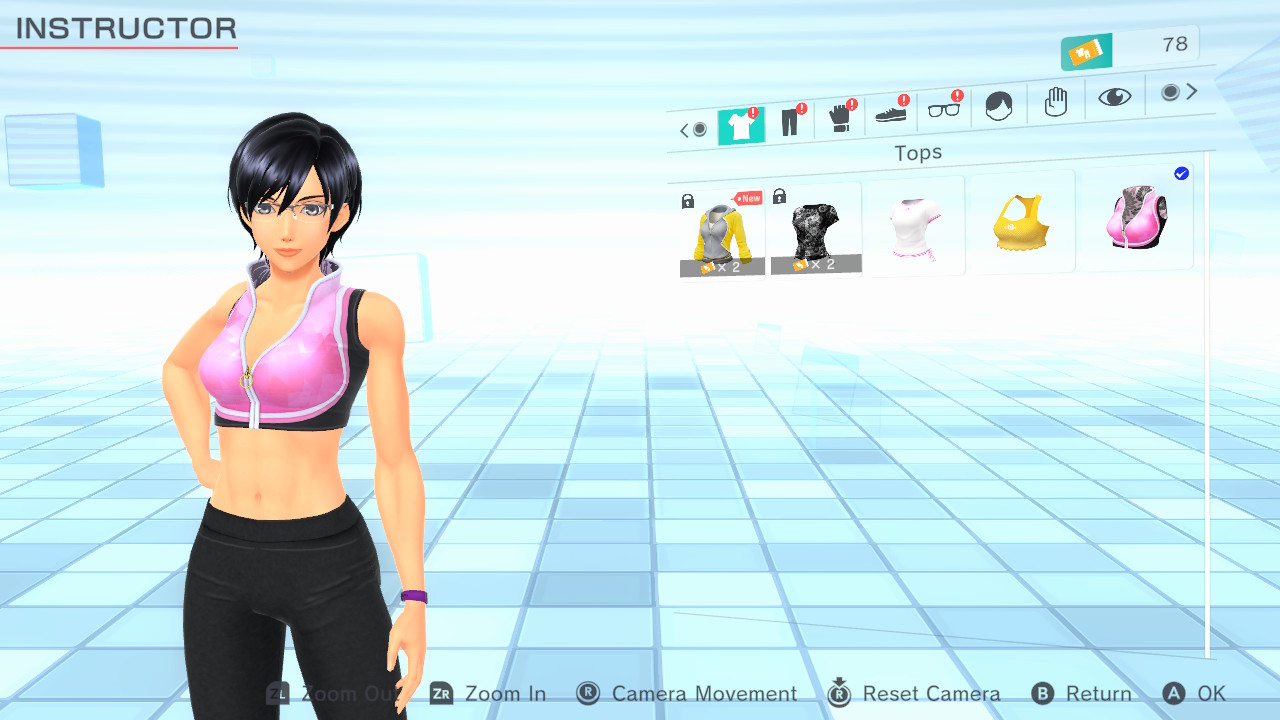Open the hand skin tone tab
The width and height of the screenshot is (1280, 720).
point(1056,101)
